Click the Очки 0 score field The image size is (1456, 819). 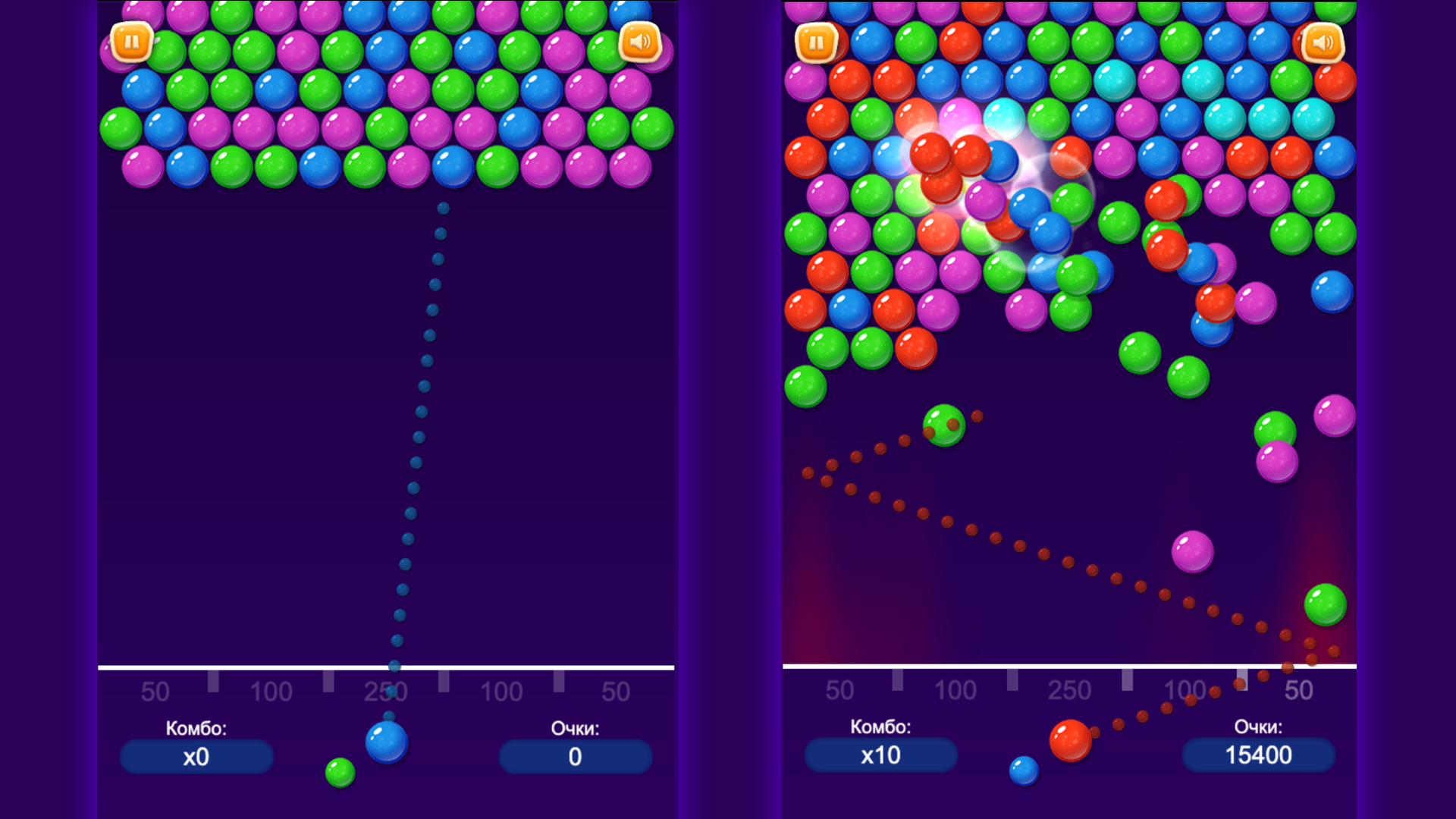click(575, 755)
